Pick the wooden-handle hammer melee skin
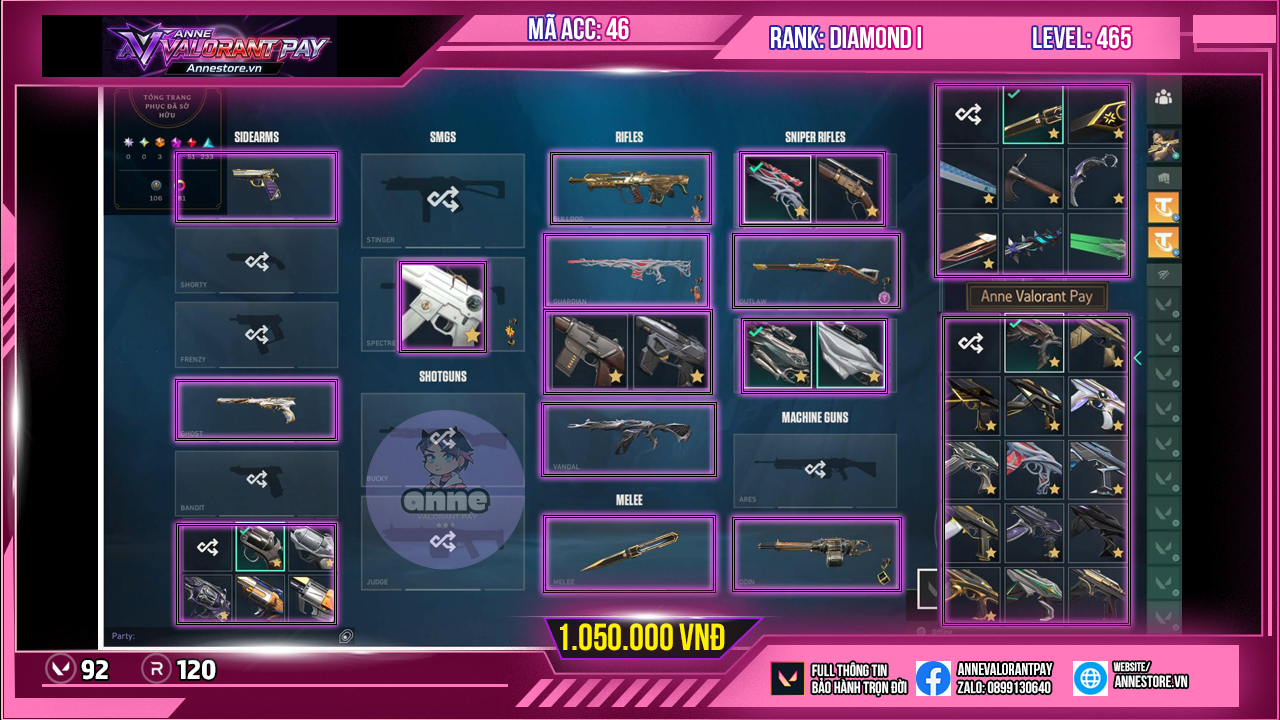Viewport: 1280px width, 720px height. coord(1033,178)
